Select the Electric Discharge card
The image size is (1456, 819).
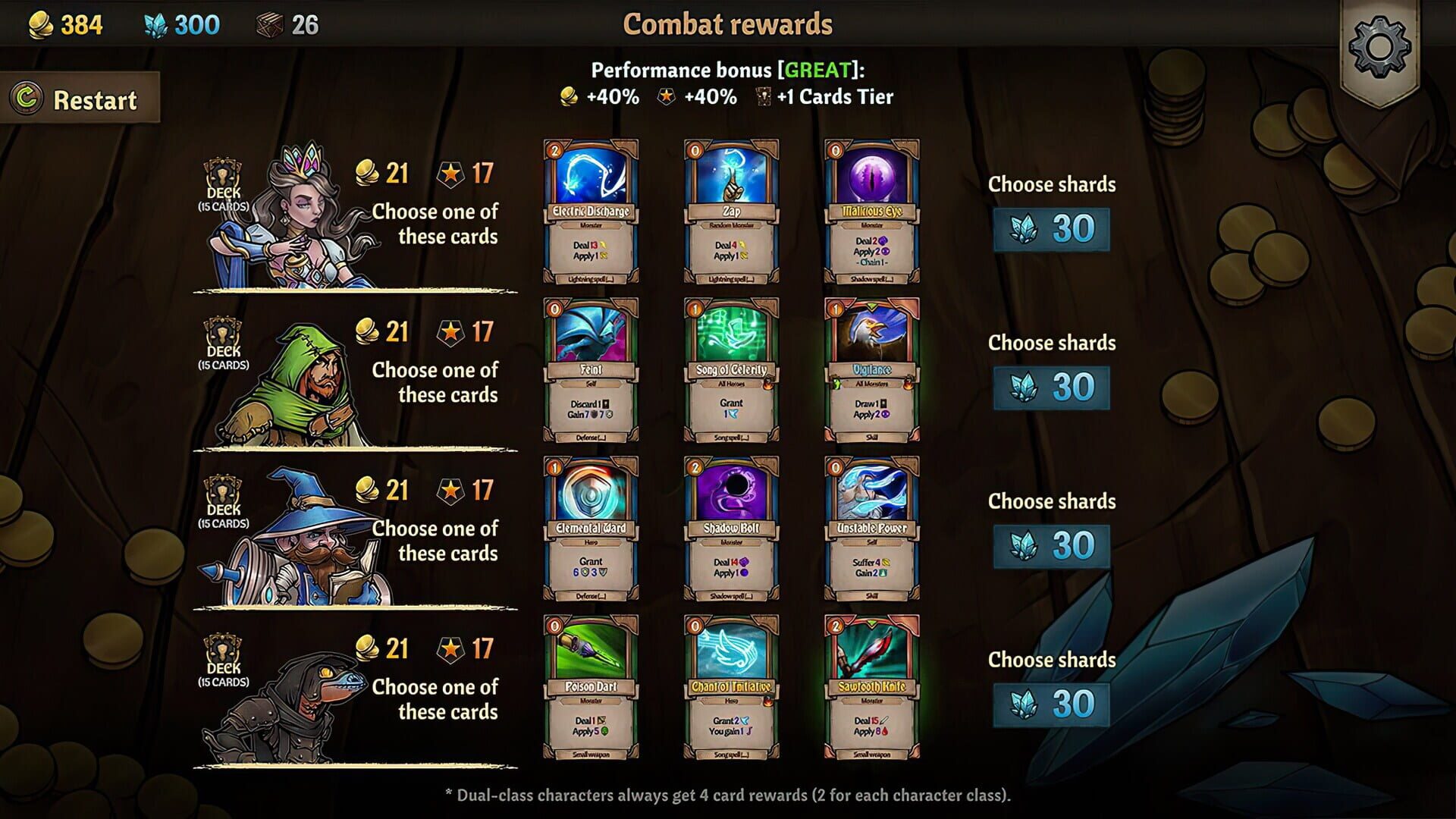[x=591, y=214]
